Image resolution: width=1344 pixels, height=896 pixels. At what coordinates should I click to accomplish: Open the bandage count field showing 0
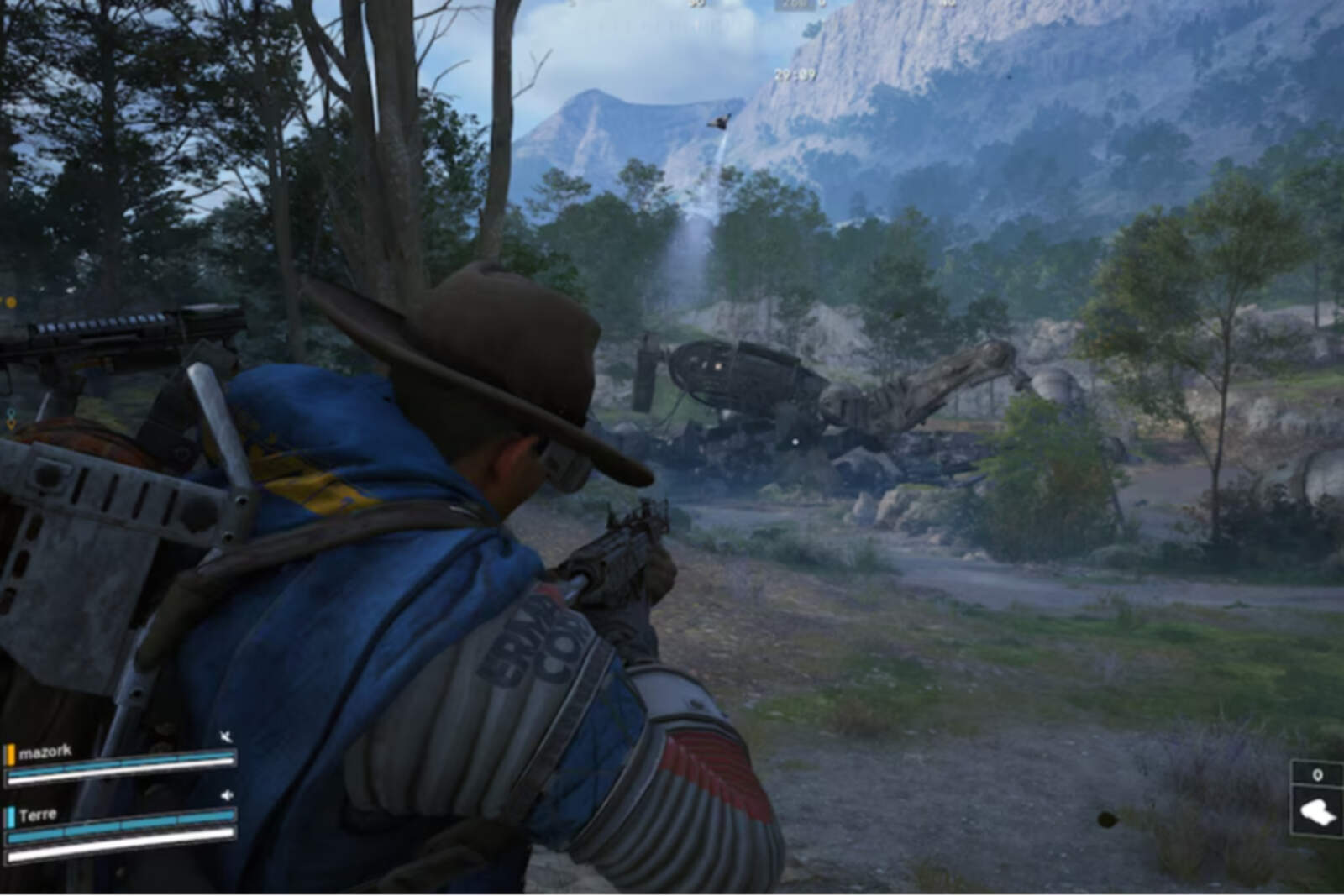click(1315, 775)
